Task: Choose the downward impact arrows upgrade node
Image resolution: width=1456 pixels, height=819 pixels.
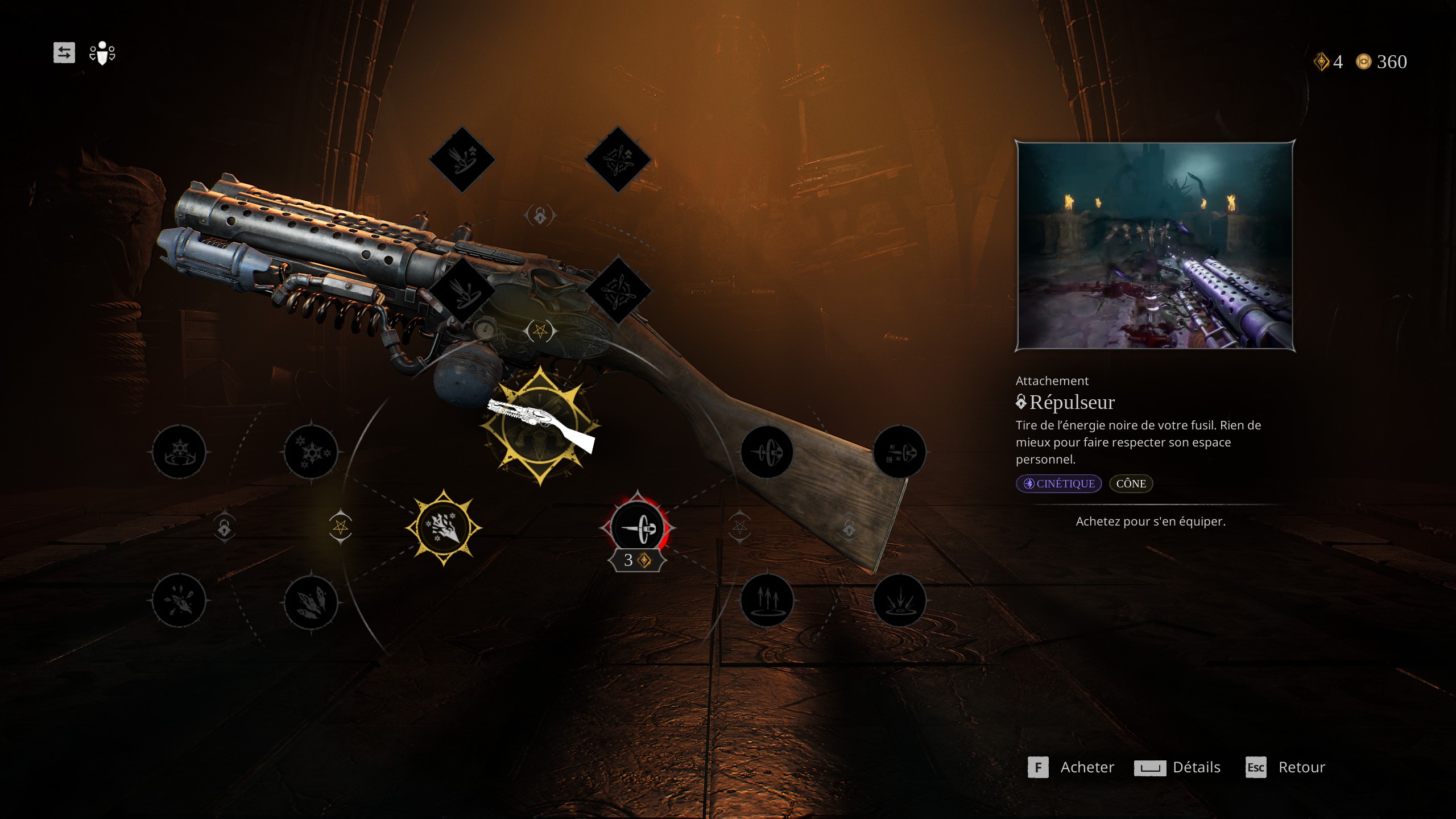Action: coord(899,600)
